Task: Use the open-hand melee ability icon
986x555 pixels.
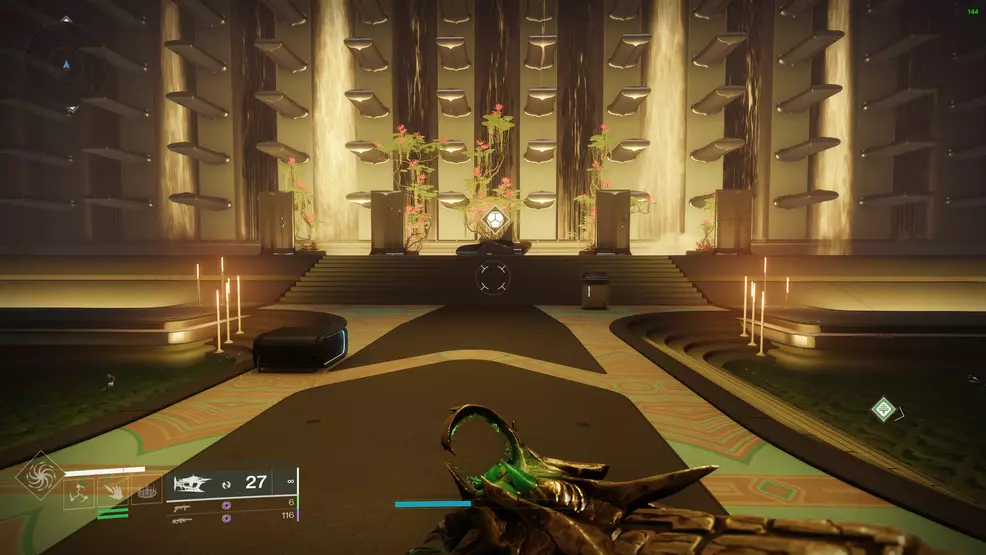Action: coord(111,492)
